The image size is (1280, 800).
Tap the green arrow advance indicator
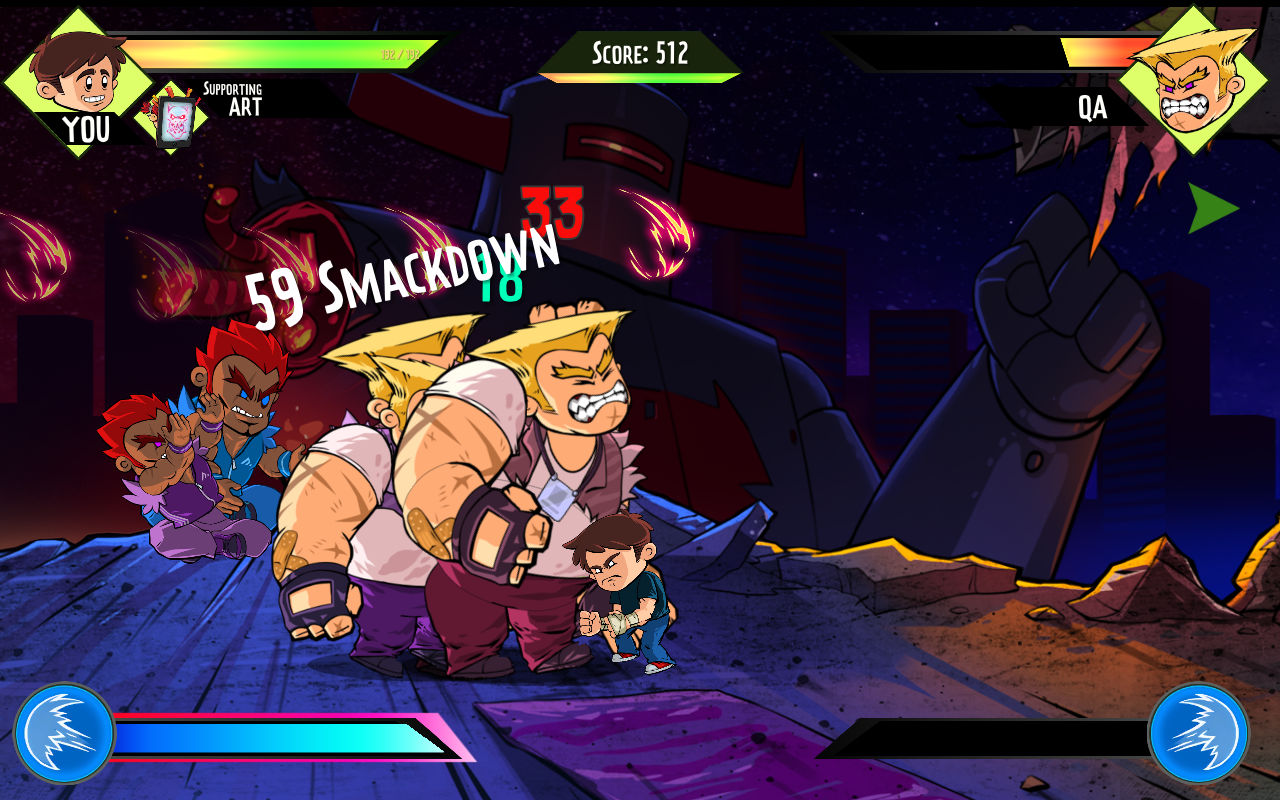[x=1211, y=210]
